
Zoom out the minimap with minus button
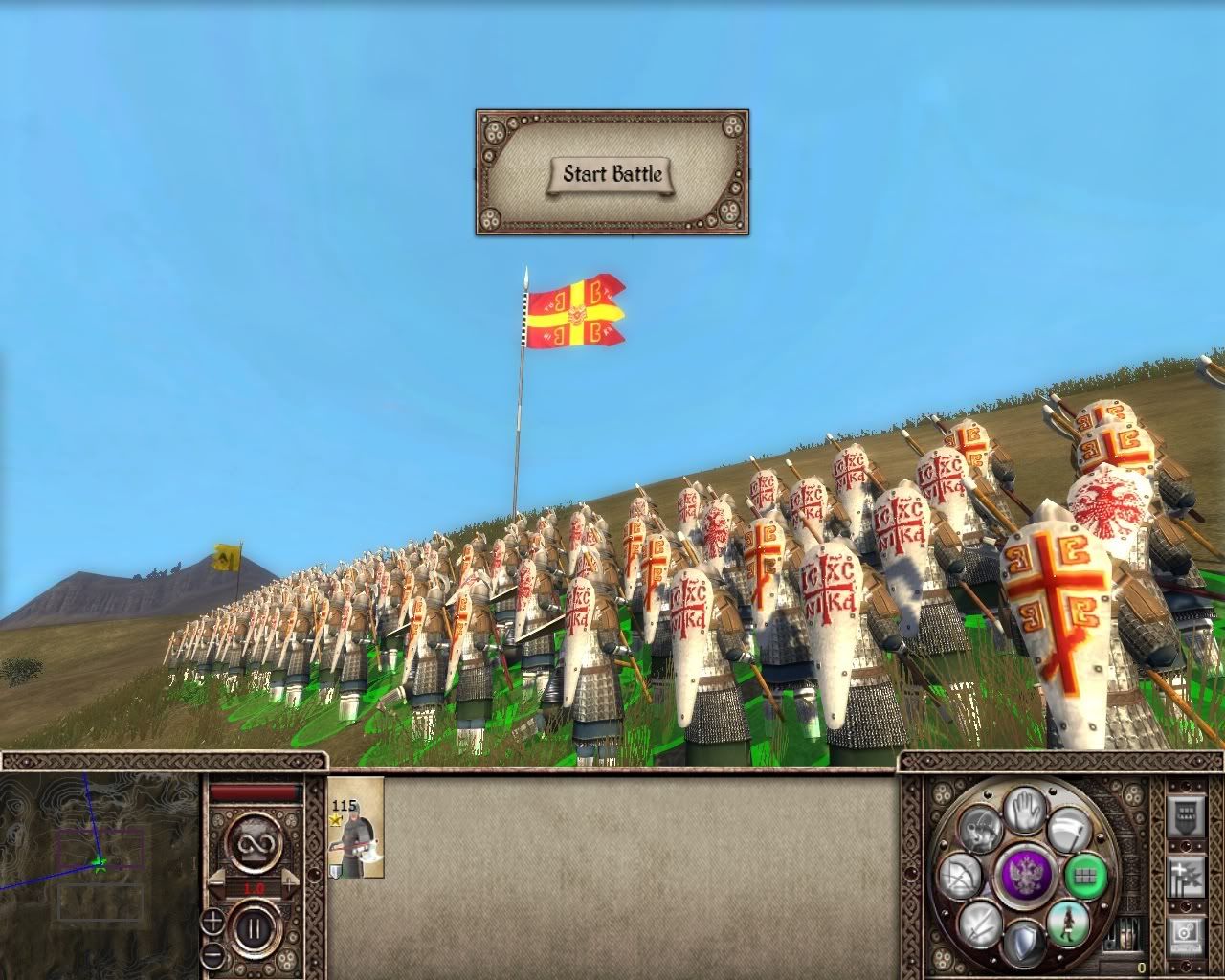pos(212,955)
